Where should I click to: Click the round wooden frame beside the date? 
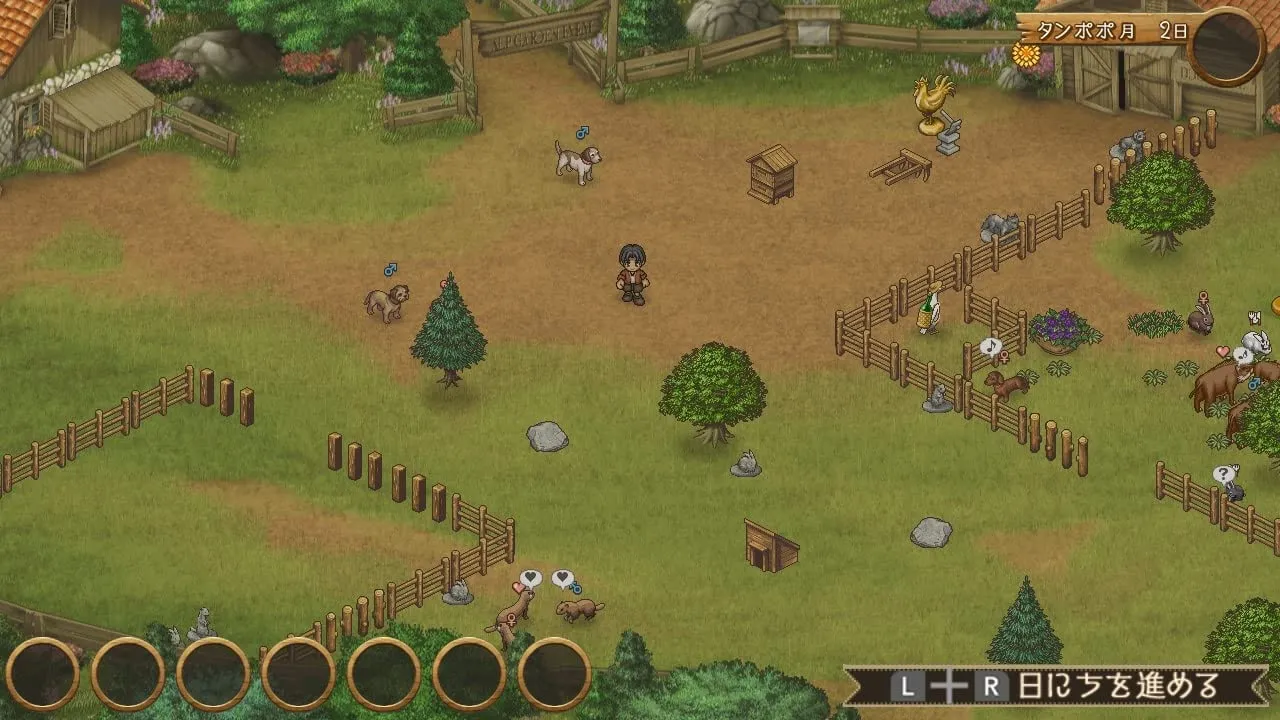pos(1226,47)
